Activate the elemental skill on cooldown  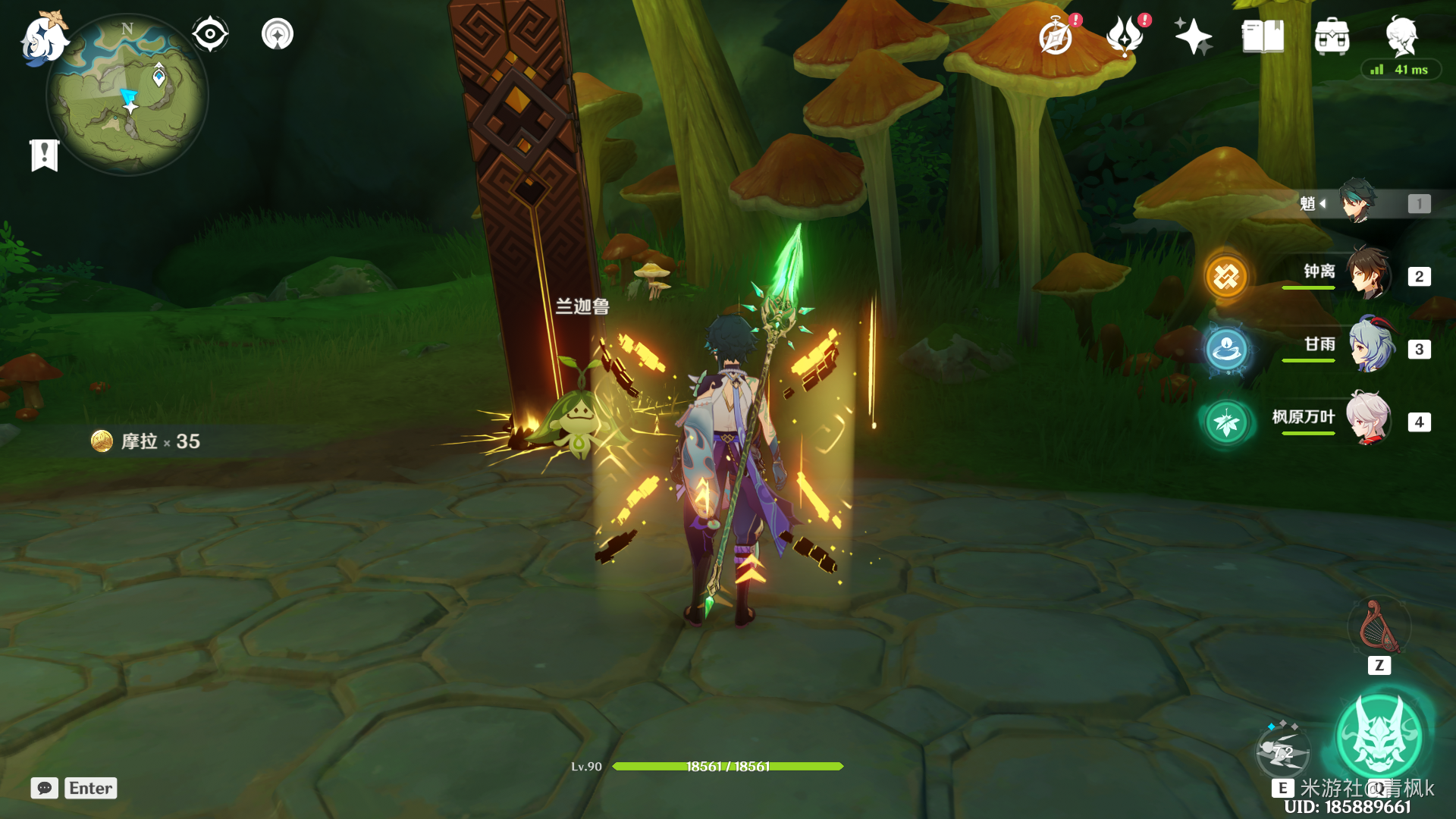[1282, 752]
